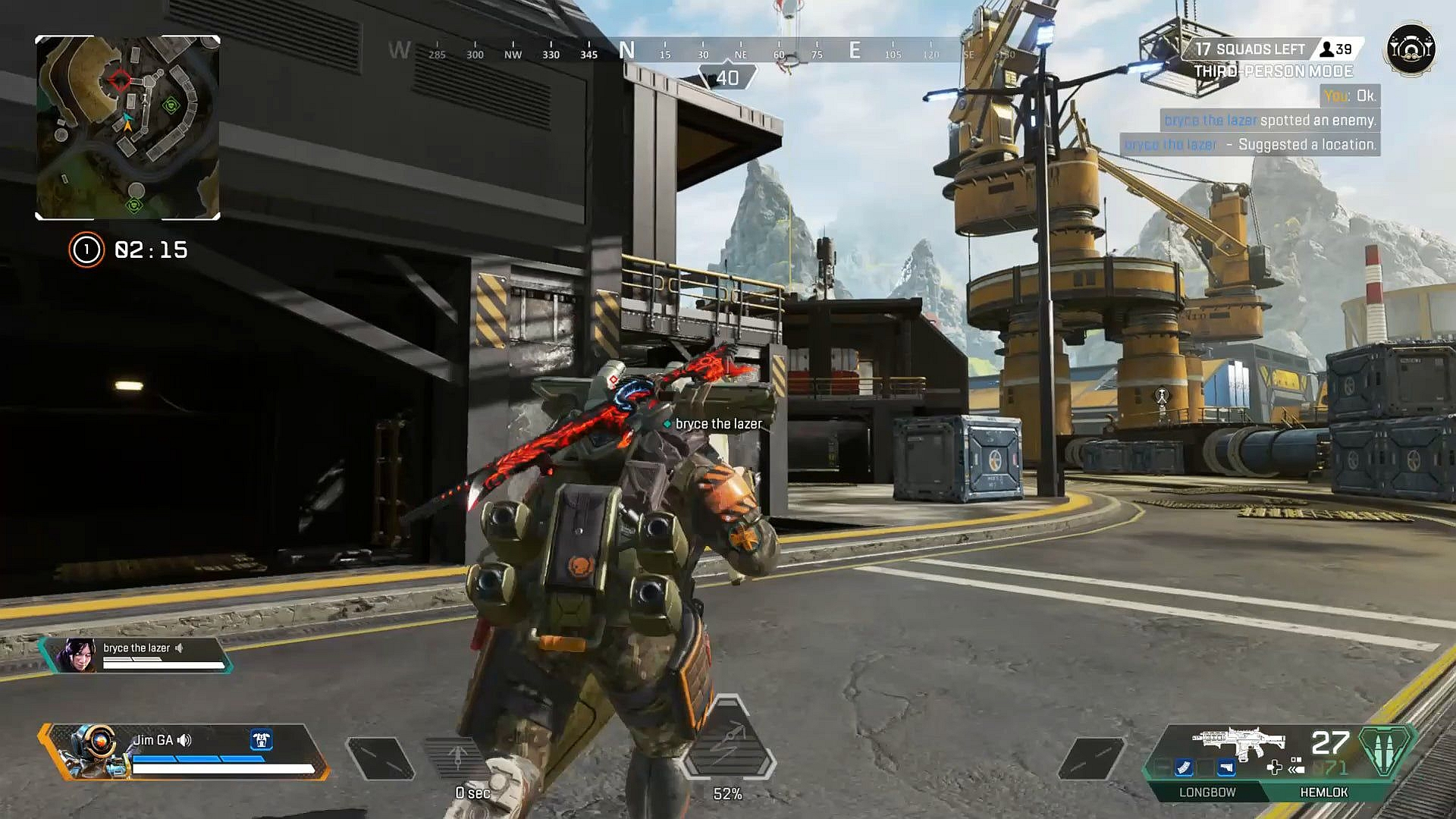Select bryce the lazer's teammate card
This screenshot has width=1456, height=819.
click(136, 654)
